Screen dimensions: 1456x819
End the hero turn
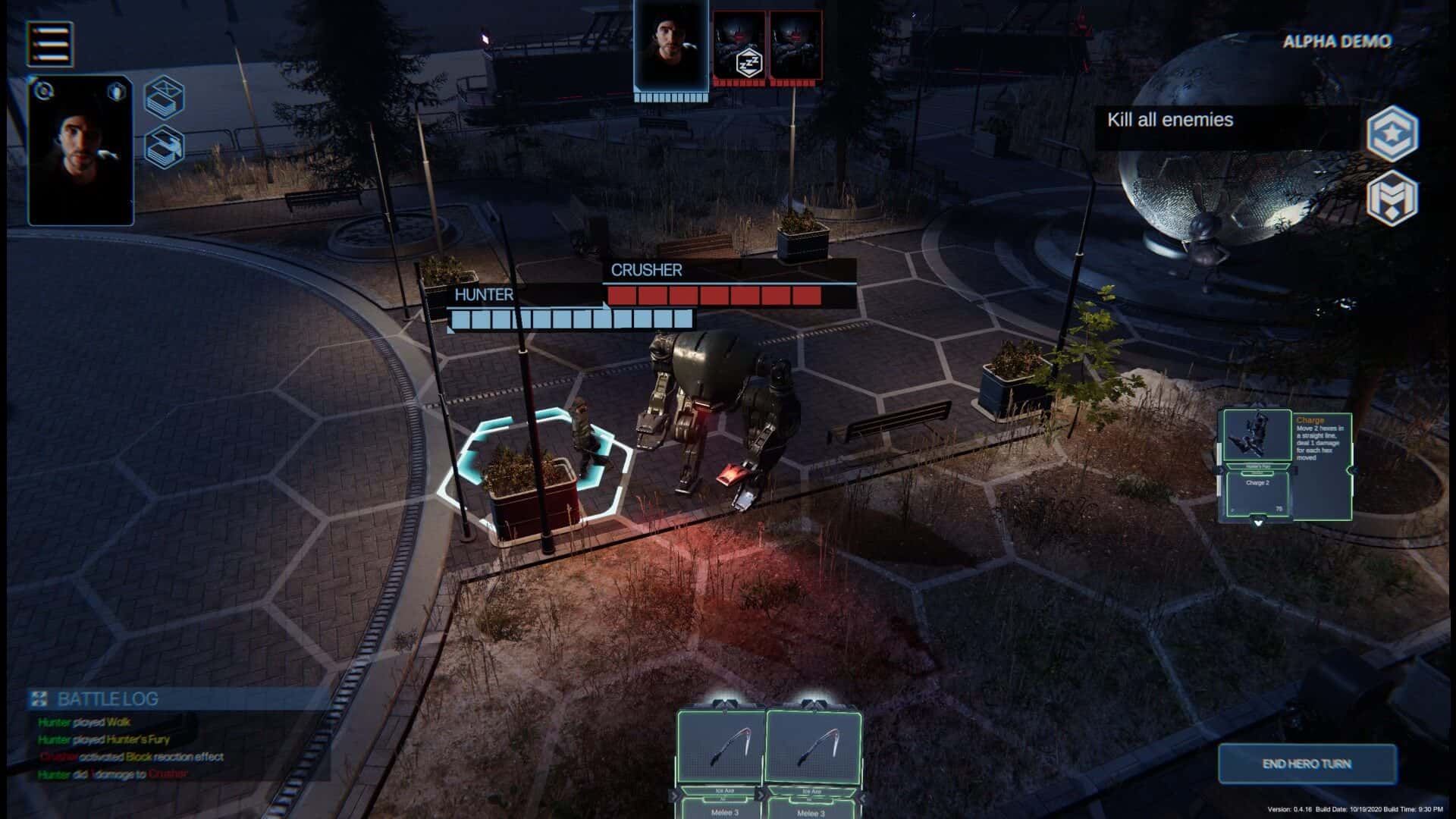1307,764
